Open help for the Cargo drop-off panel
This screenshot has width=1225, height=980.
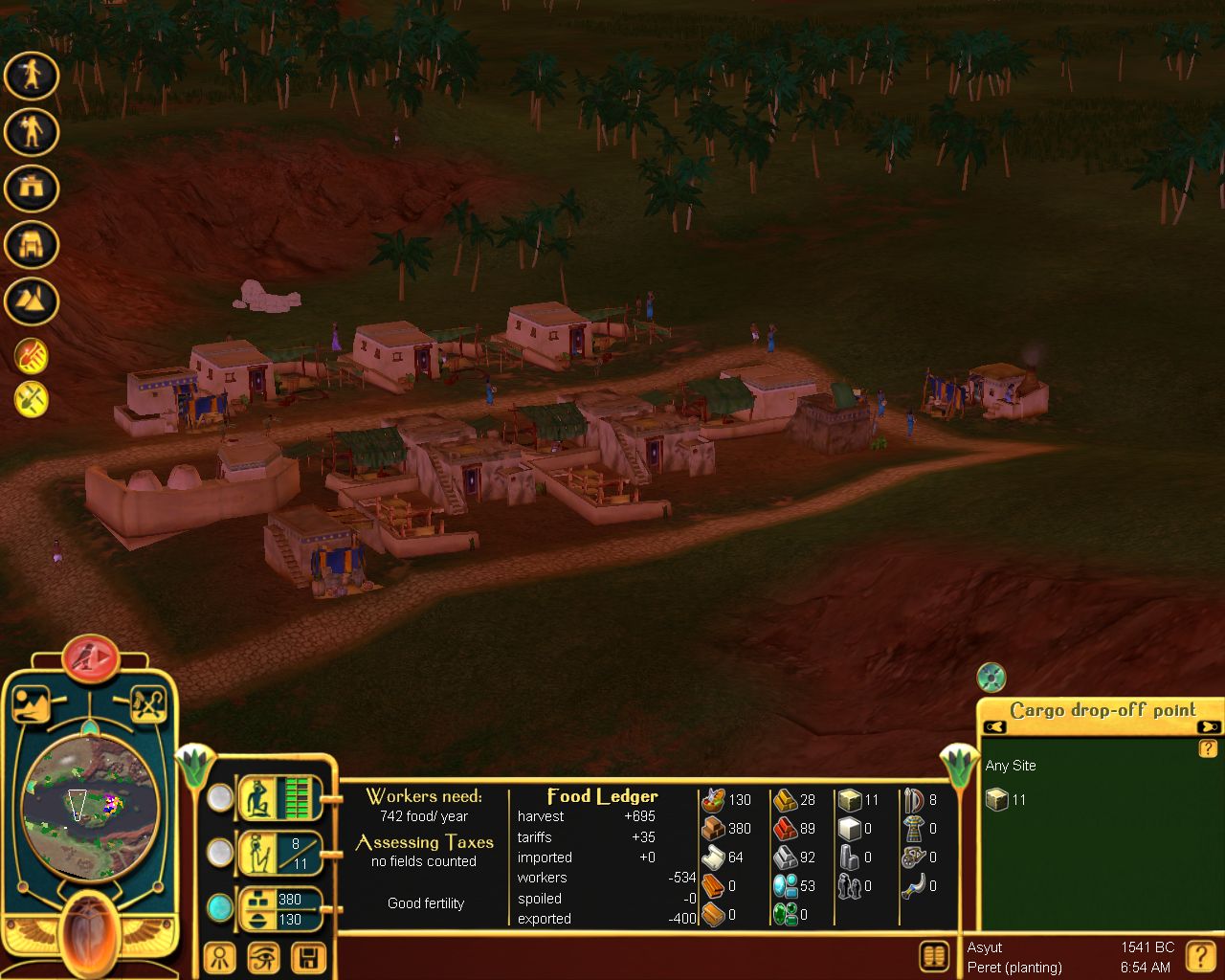pyautogui.click(x=1208, y=748)
